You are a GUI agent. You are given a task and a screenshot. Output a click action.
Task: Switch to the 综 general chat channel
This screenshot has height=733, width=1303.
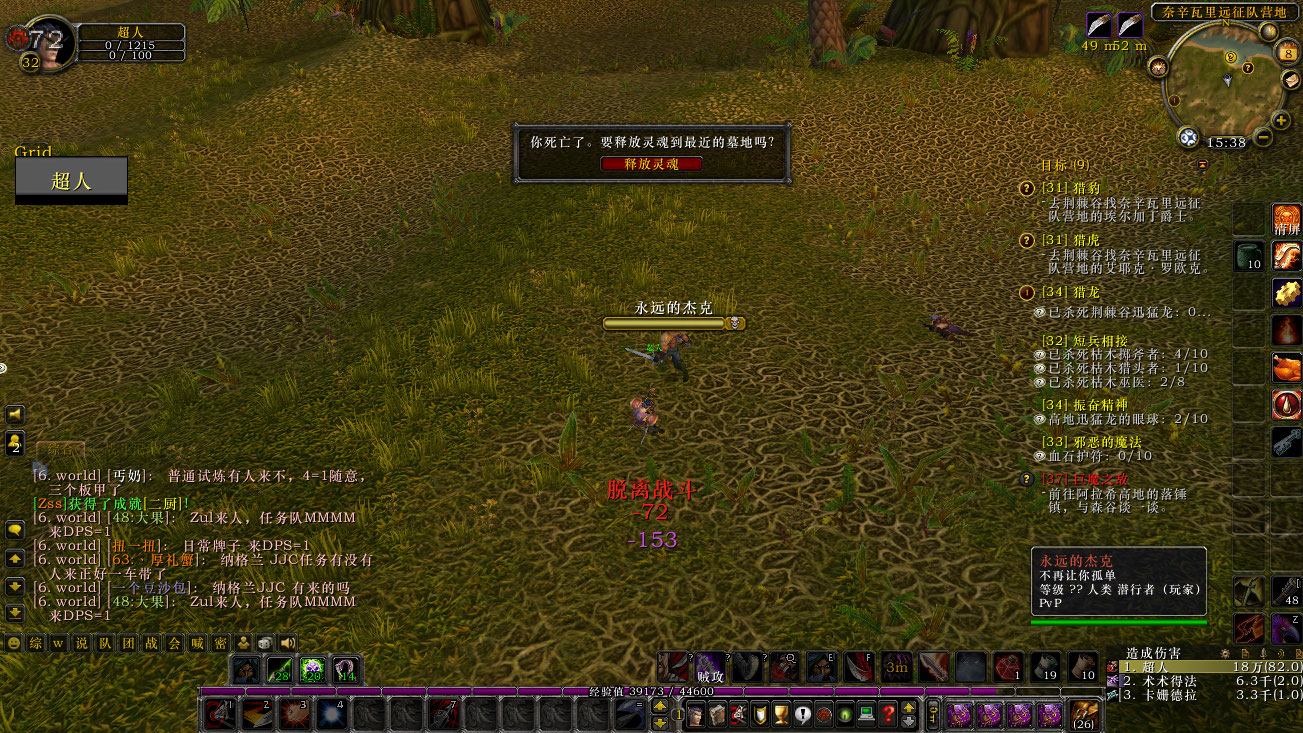[34, 643]
